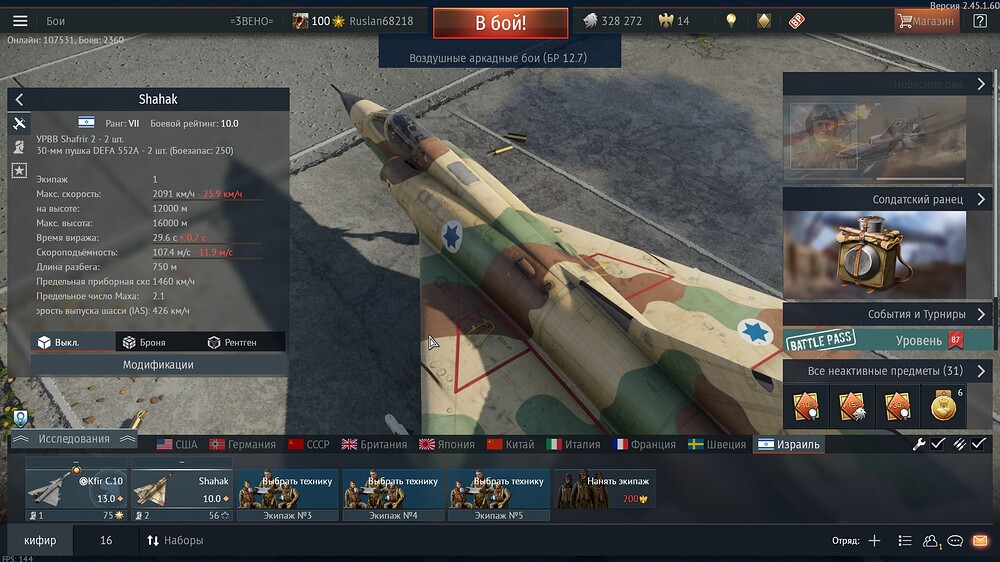
Task: Open the Наборы presets menu
Action: tap(175, 540)
